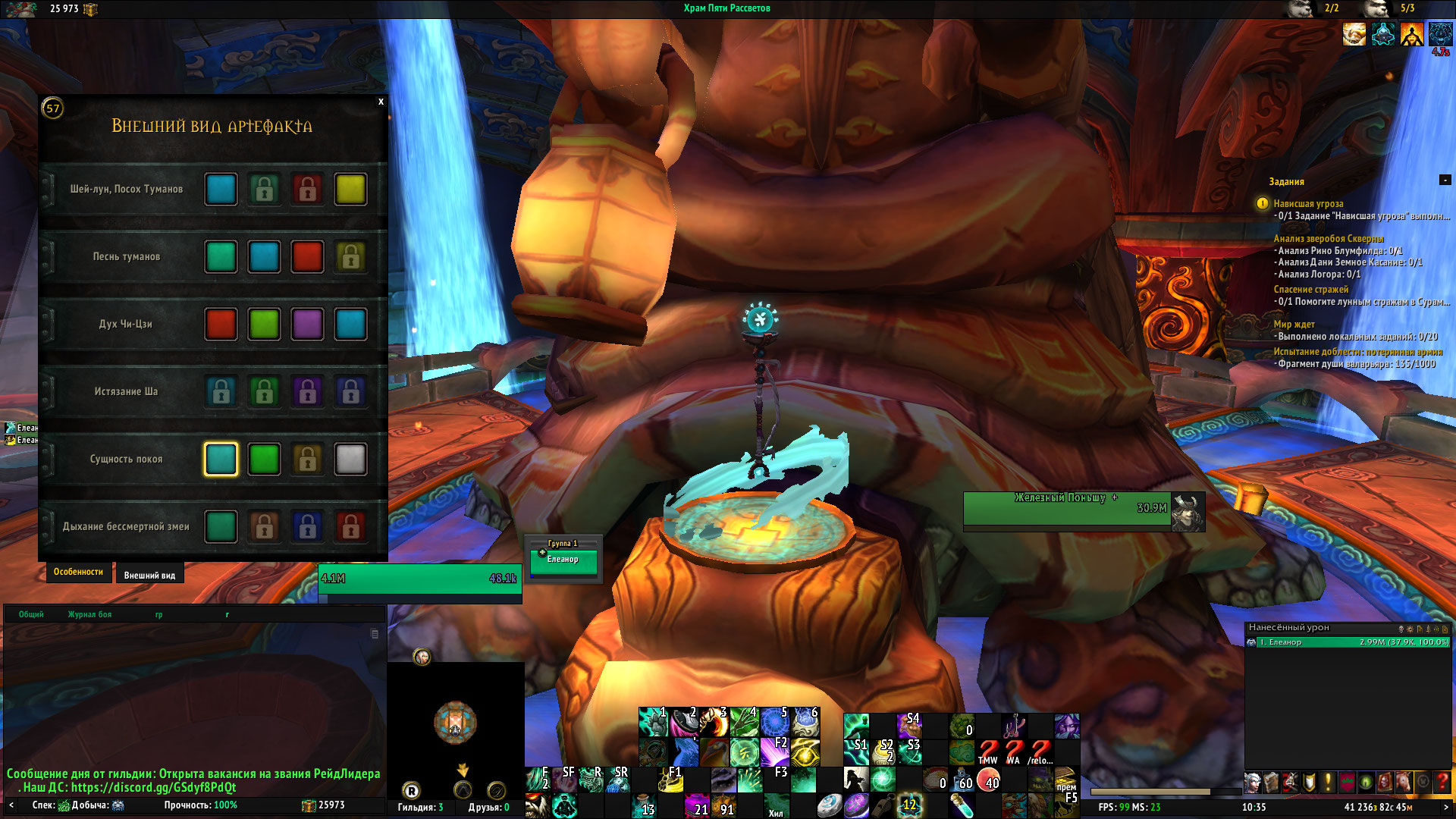Pick the teal Дыхание бессмертной змеи color

tap(221, 527)
